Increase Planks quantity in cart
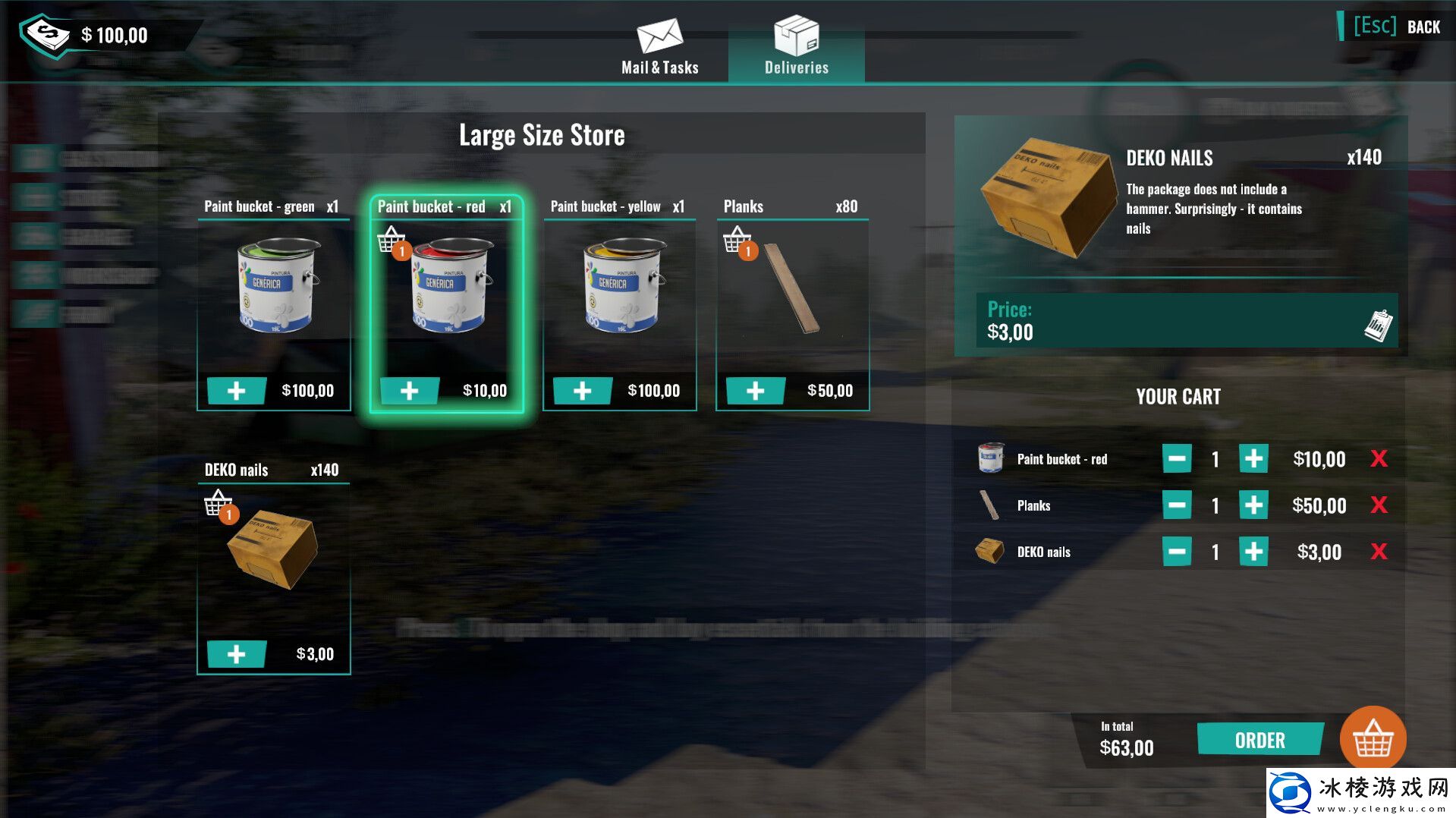Screen dimensions: 1456x818 (x=1253, y=505)
